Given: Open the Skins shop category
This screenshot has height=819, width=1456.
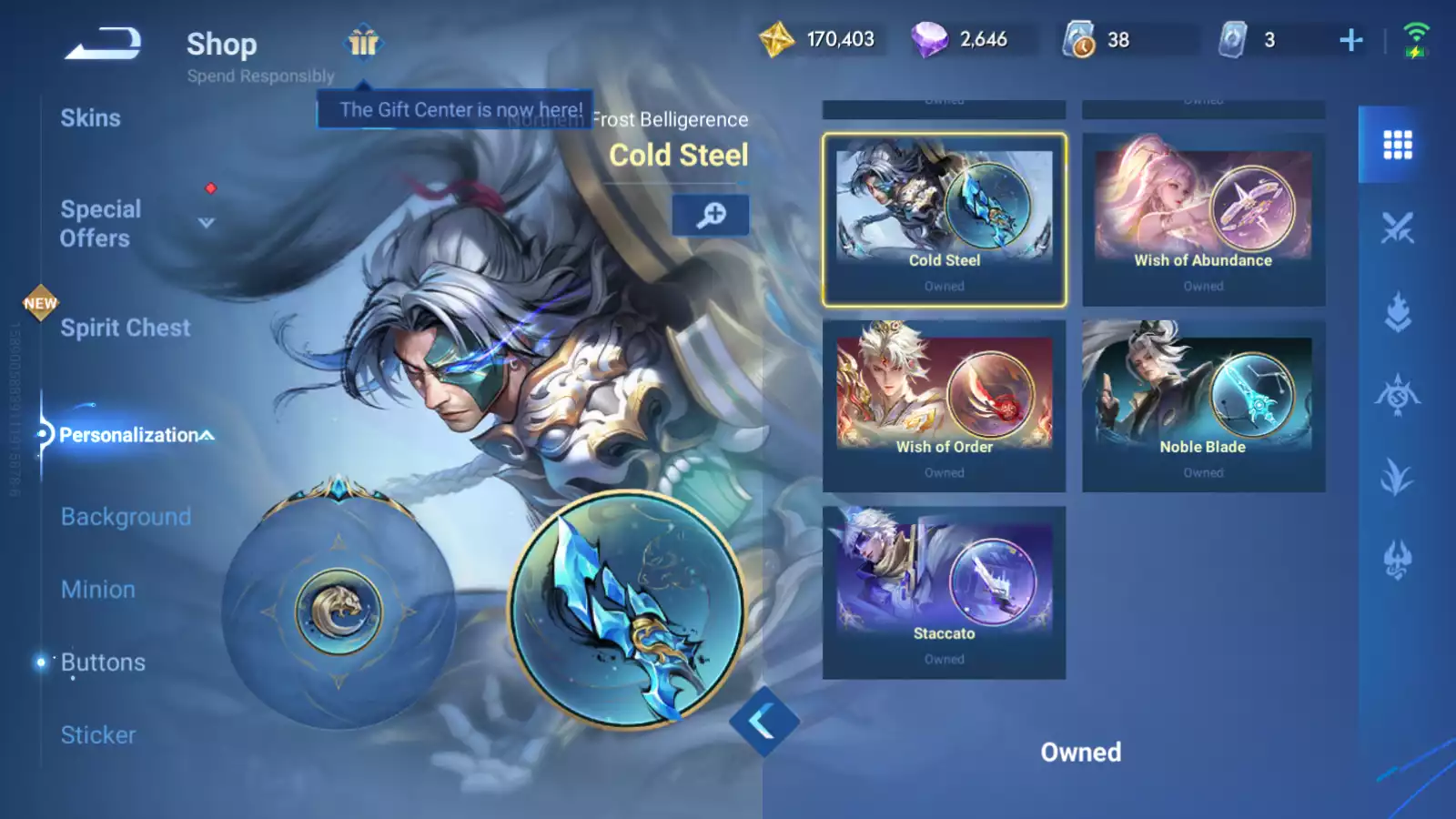Looking at the screenshot, I should tap(90, 118).
